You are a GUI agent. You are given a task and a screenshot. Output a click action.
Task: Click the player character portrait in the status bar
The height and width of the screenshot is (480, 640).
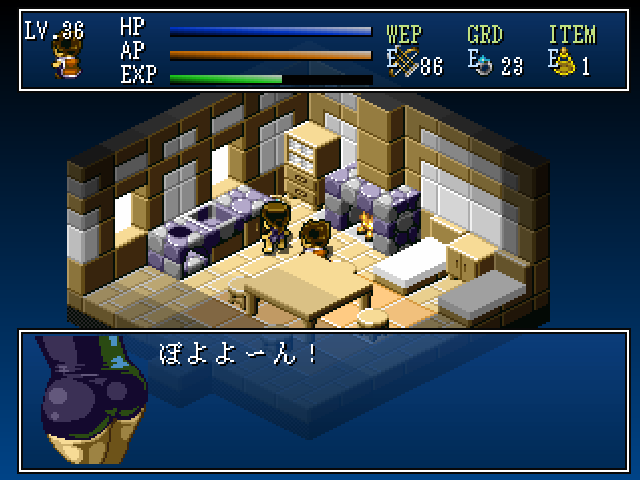(x=68, y=59)
